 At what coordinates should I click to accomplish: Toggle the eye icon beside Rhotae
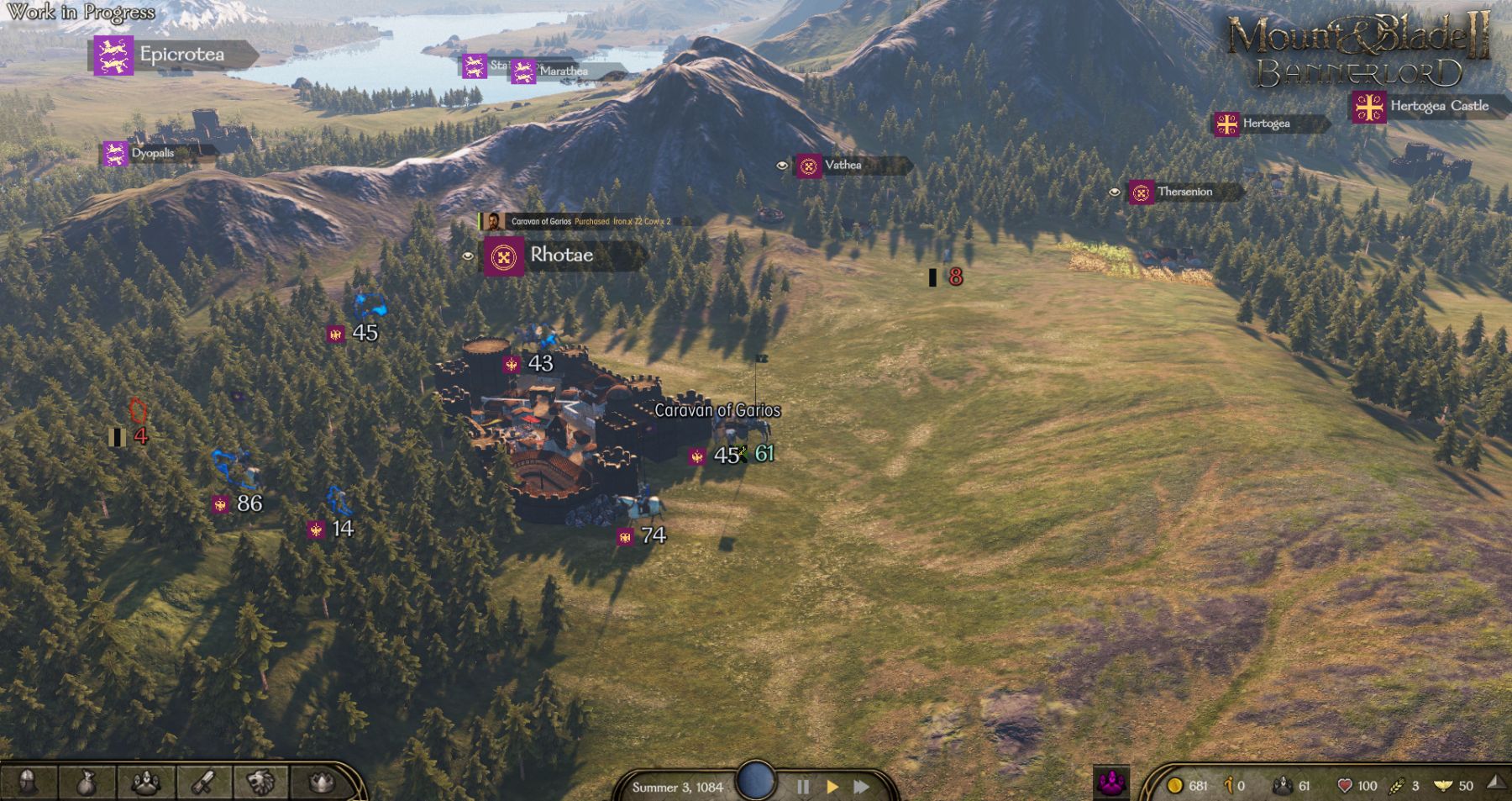tap(468, 256)
